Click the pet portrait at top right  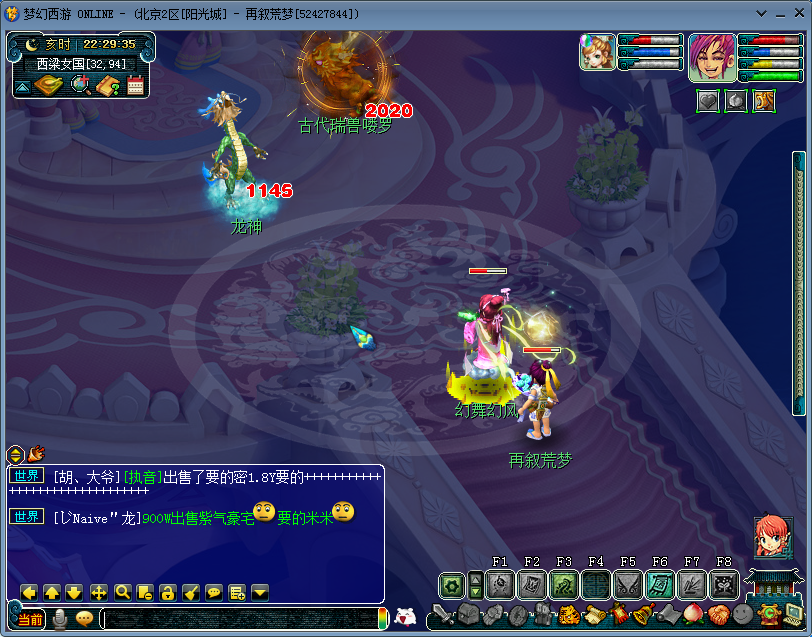597,52
